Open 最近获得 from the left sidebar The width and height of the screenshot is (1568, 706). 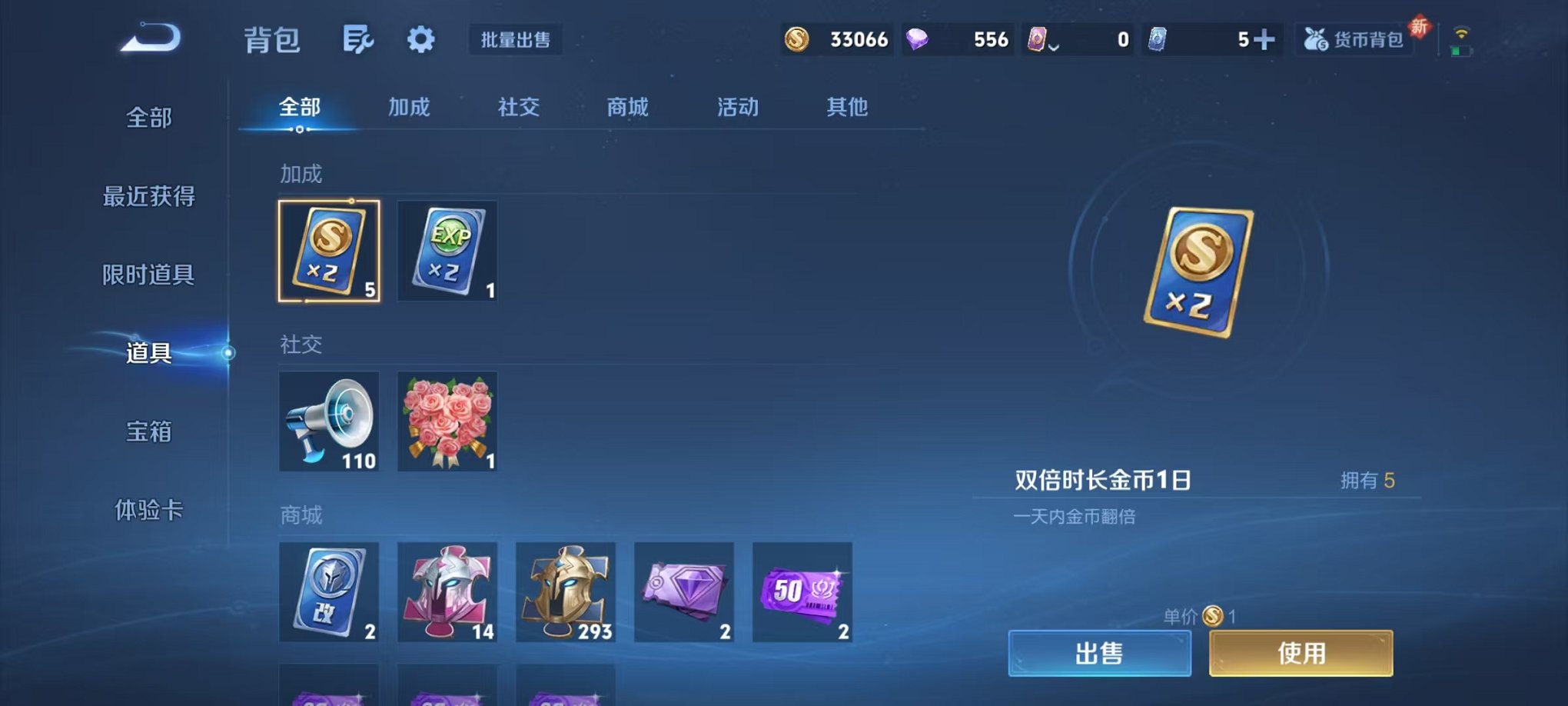coord(151,196)
